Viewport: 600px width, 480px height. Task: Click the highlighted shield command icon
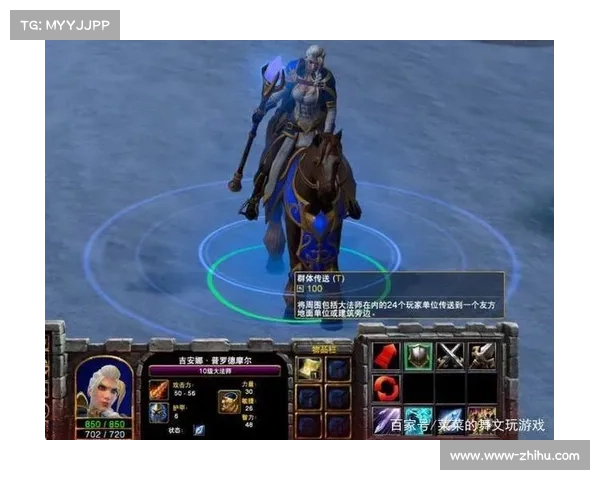point(418,356)
